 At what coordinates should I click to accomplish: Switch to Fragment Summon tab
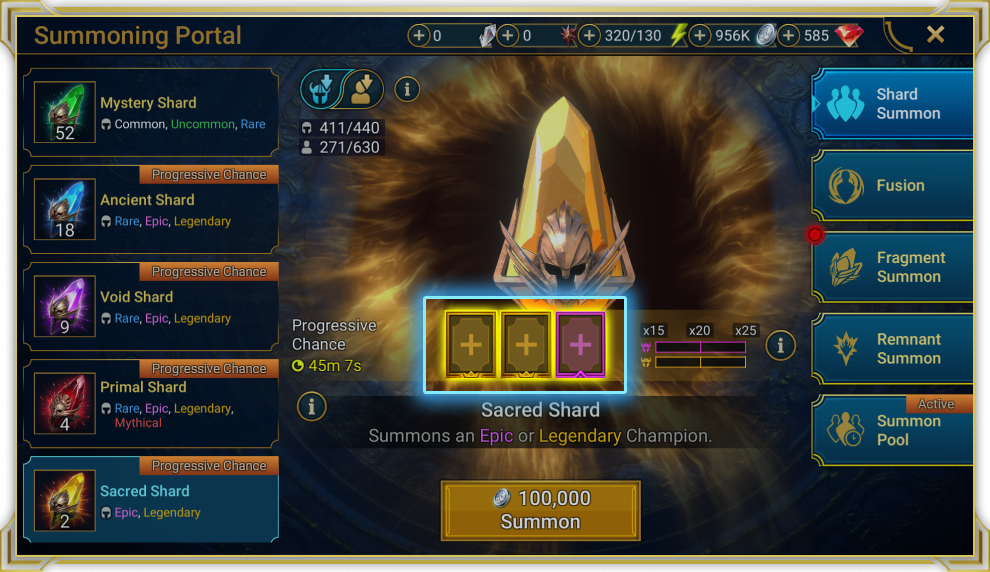tap(892, 267)
